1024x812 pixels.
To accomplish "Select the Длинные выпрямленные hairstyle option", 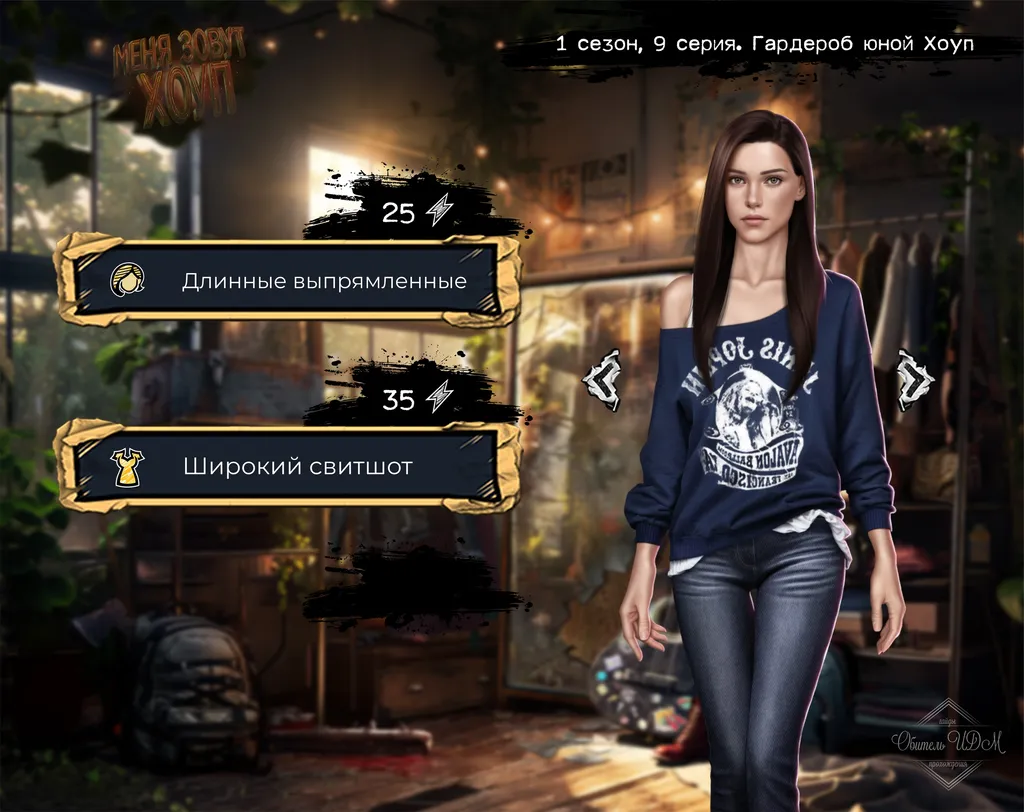I will pyautogui.click(x=288, y=280).
